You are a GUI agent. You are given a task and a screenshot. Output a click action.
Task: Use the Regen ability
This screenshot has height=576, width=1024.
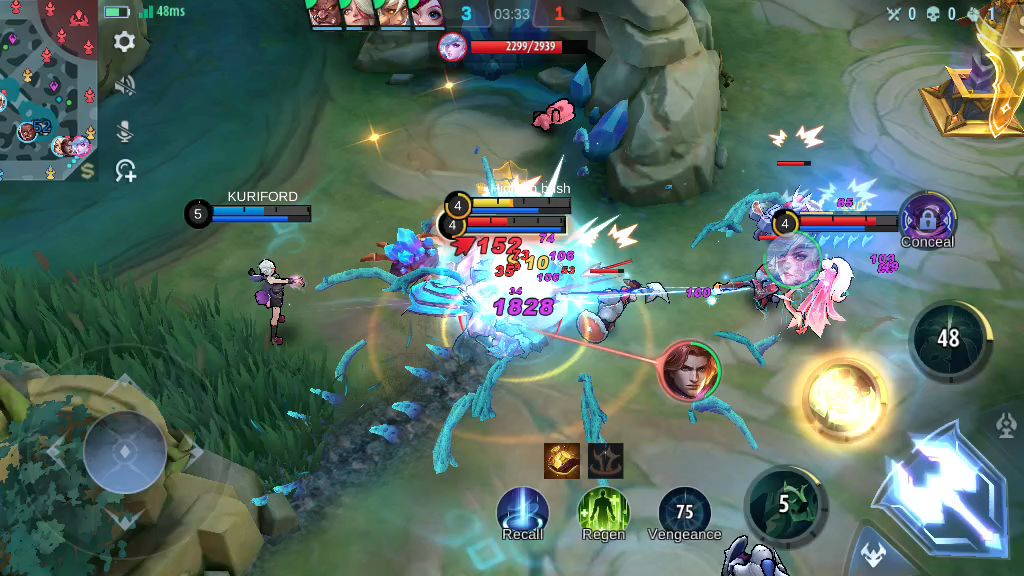coord(603,510)
